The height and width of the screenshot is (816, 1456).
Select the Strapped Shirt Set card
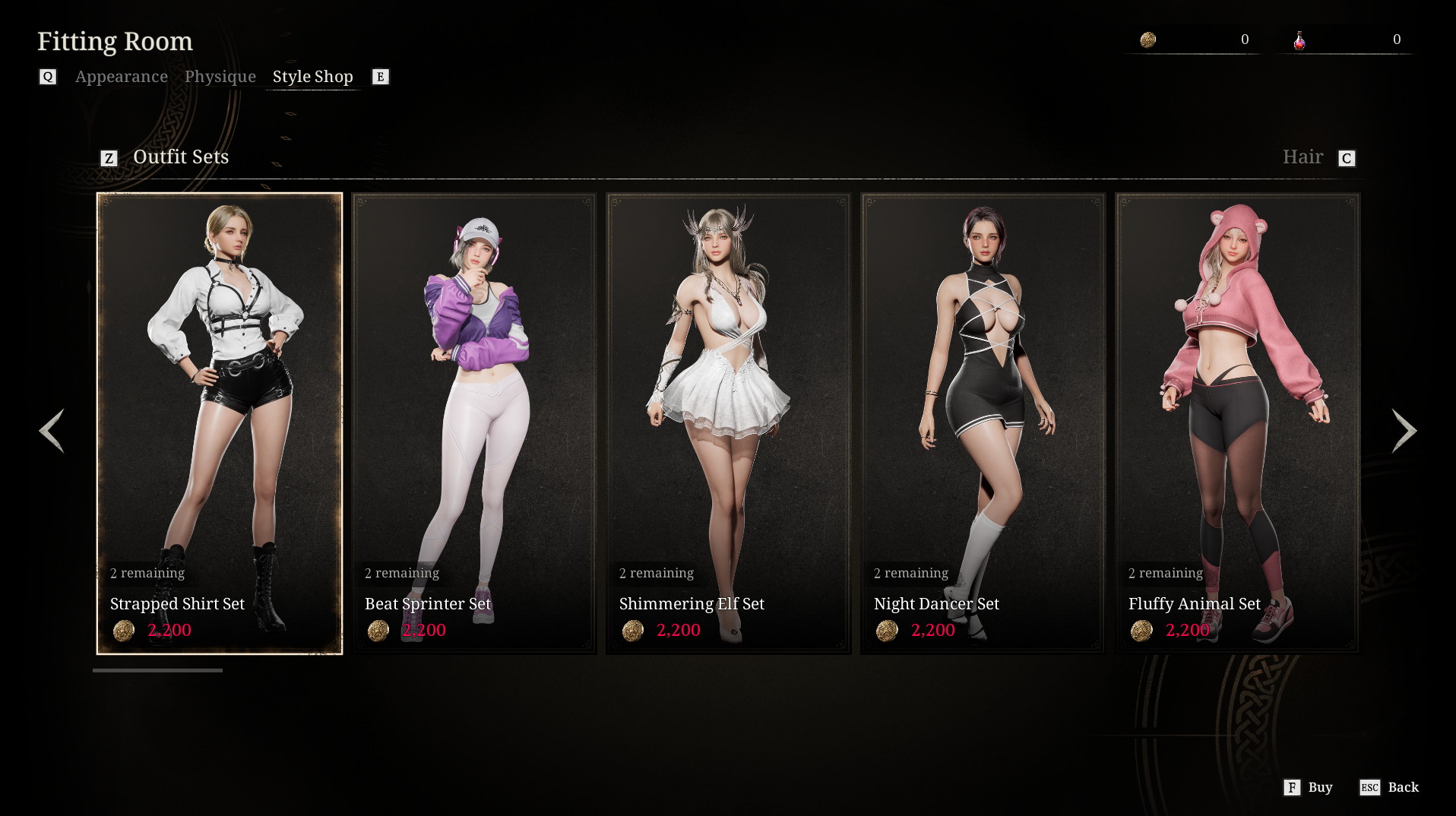220,422
